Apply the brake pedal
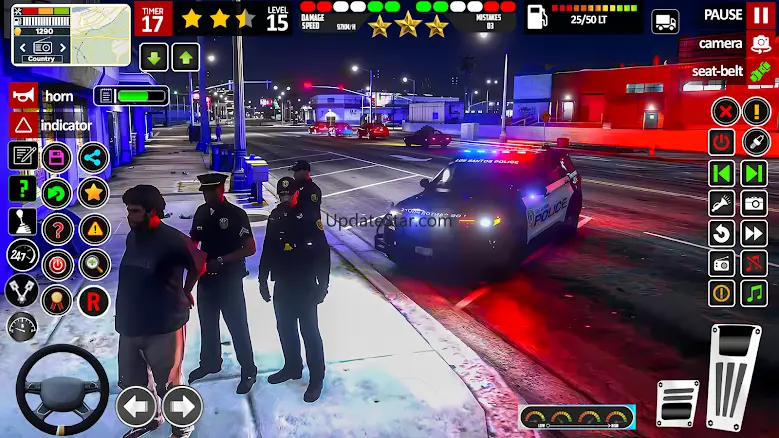The height and width of the screenshot is (438, 779). [677, 402]
